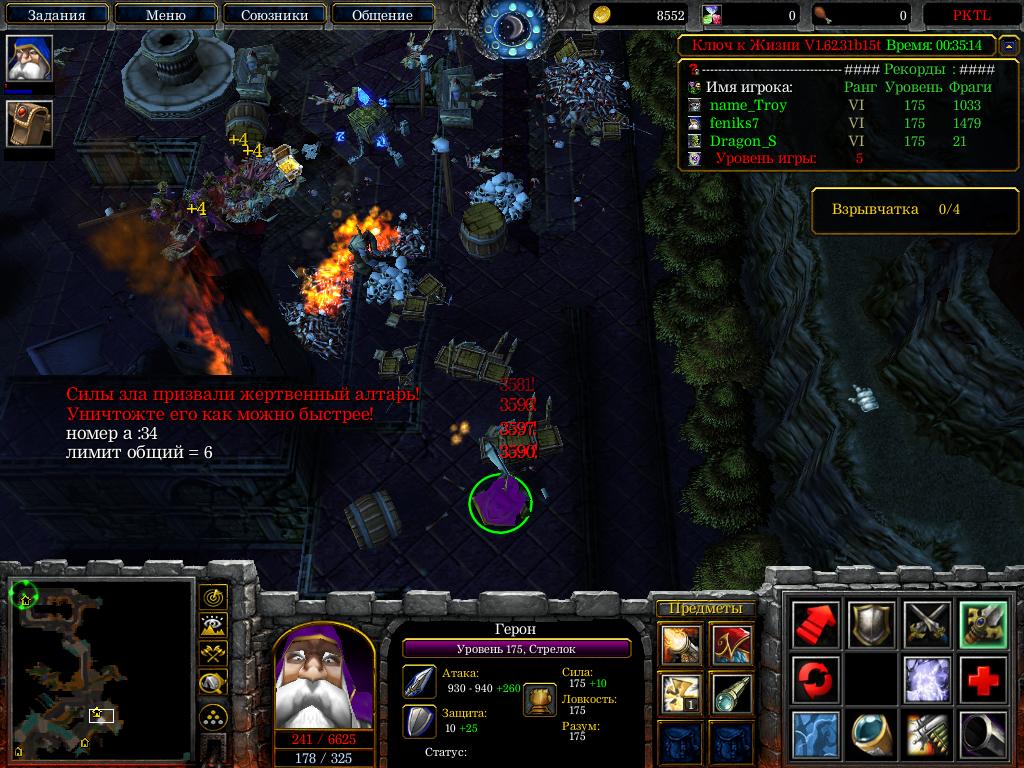Open the Общение chat log
This screenshot has height=768, width=1024.
pyautogui.click(x=382, y=15)
